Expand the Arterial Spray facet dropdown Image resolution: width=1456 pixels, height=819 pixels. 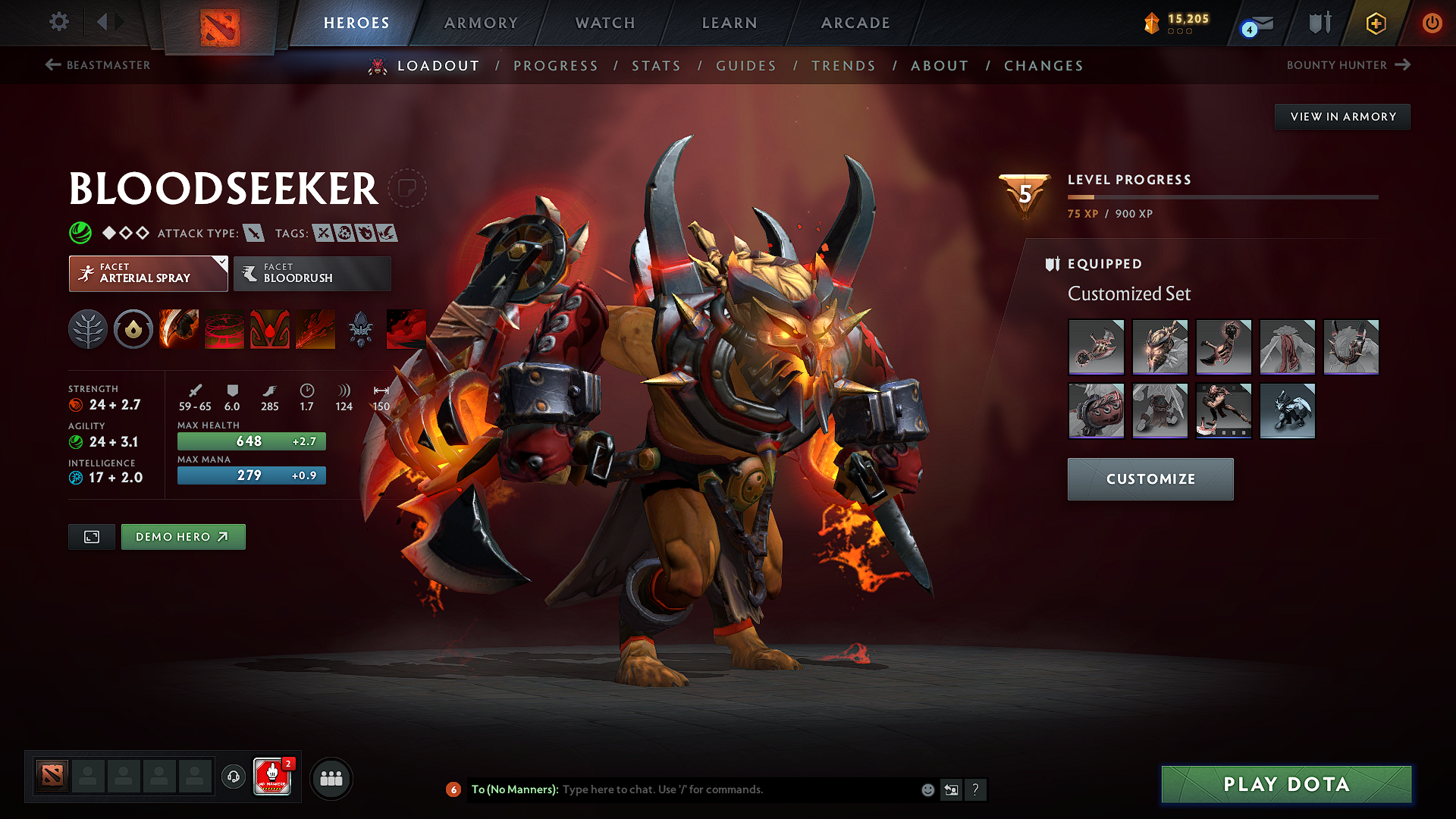tap(148, 274)
